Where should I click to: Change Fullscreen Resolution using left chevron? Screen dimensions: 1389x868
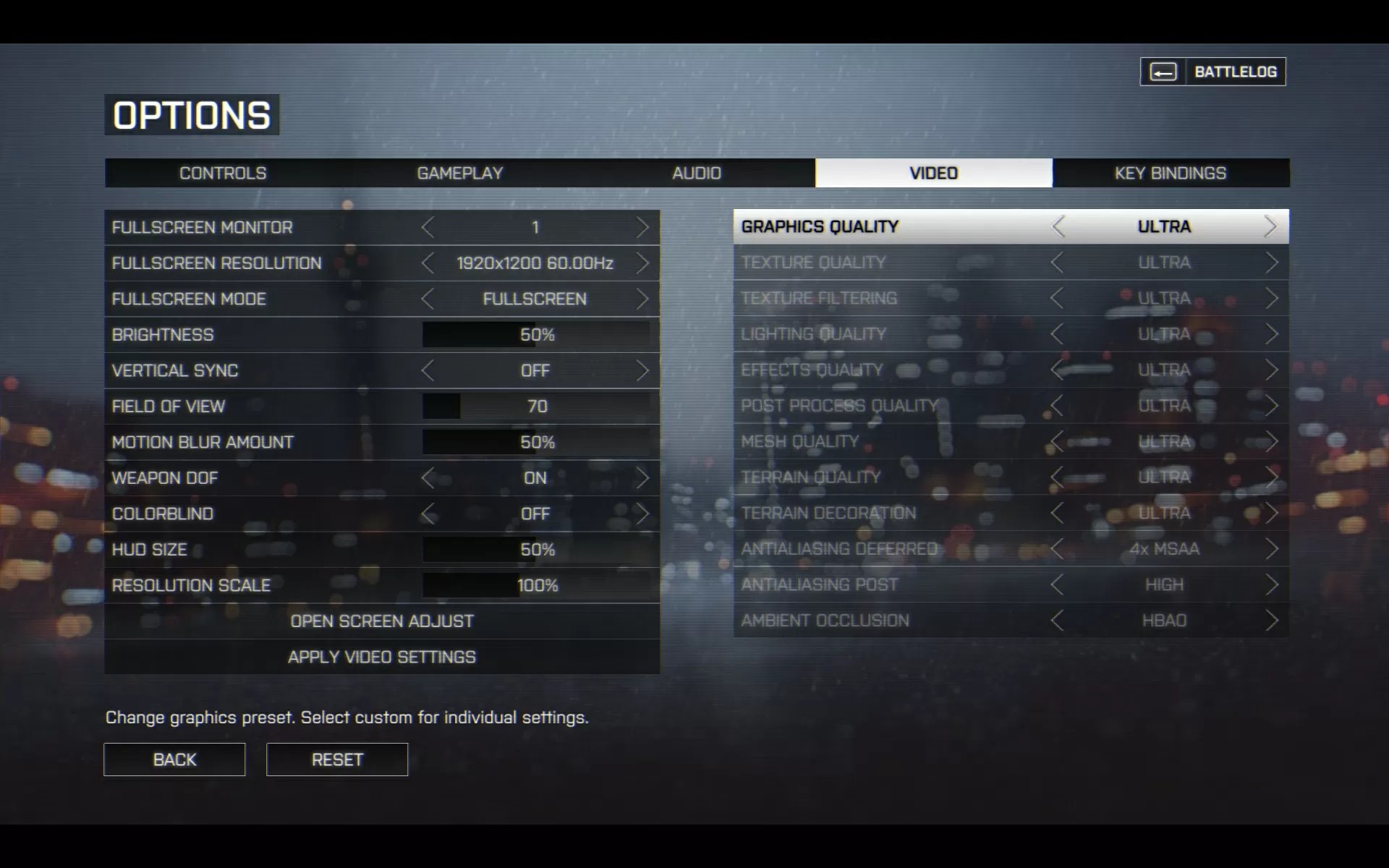point(428,263)
